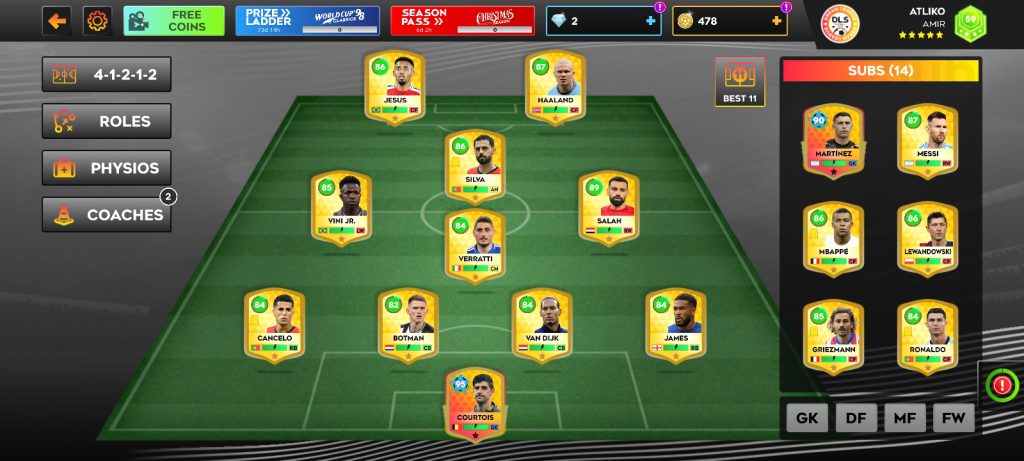Open the Season Pass banner

point(462,20)
